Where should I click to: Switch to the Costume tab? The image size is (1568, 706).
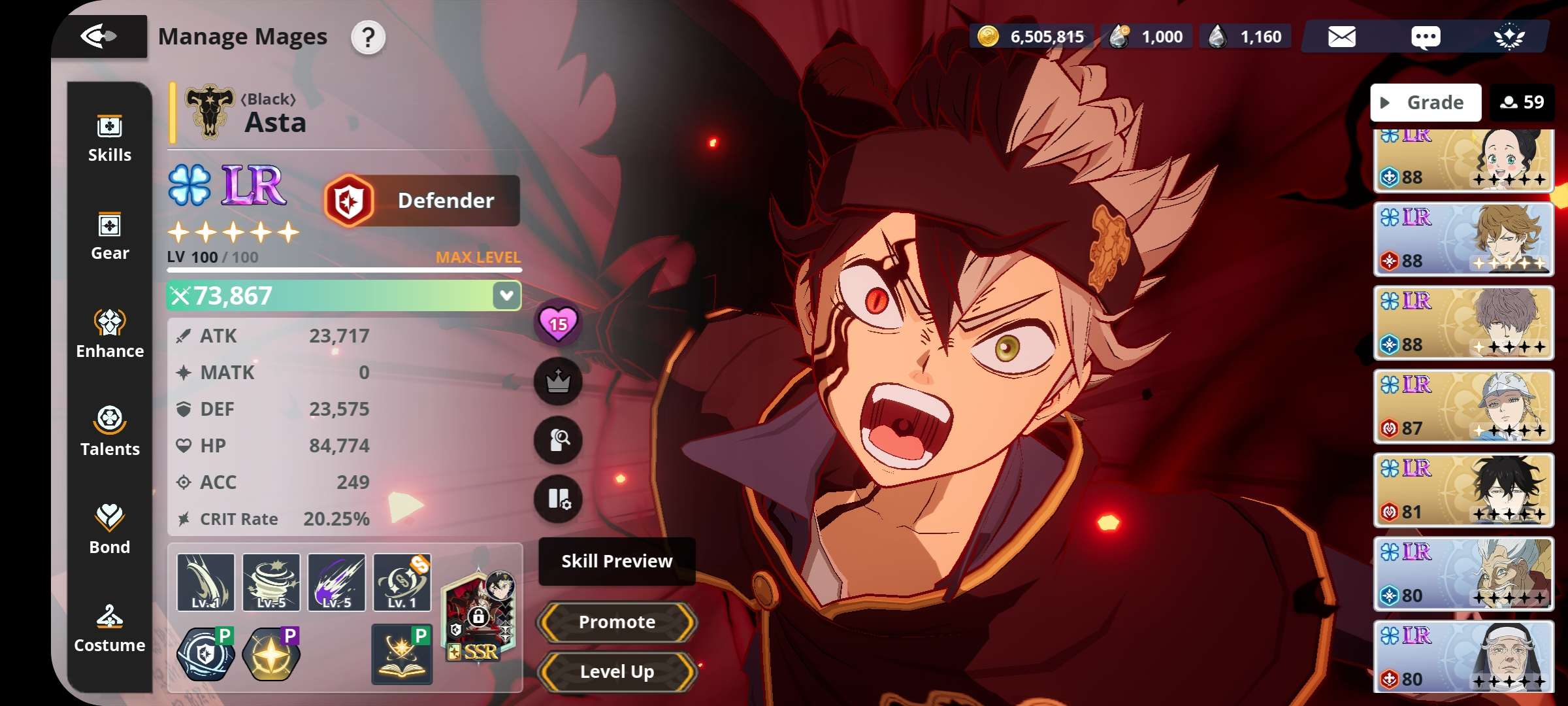pyautogui.click(x=109, y=628)
